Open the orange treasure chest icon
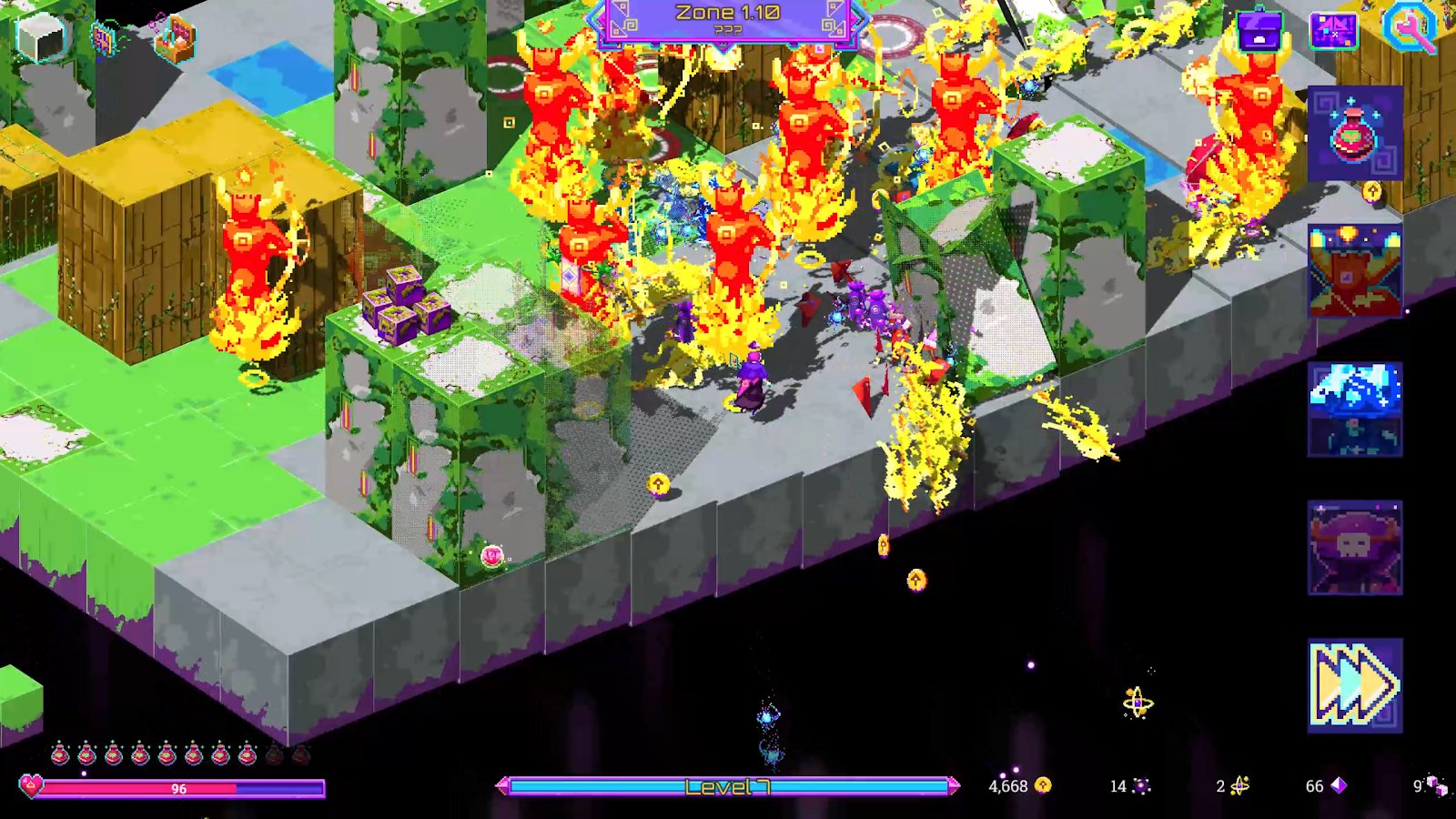Image resolution: width=1456 pixels, height=819 pixels. tap(175, 39)
